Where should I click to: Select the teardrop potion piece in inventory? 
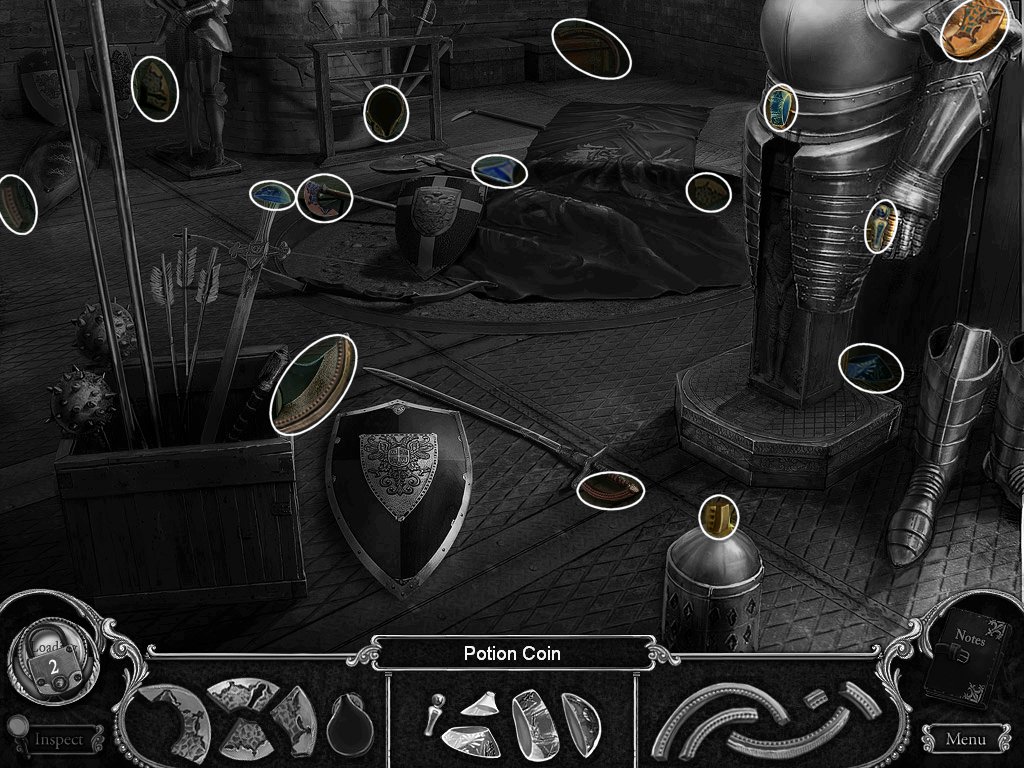[x=349, y=719]
